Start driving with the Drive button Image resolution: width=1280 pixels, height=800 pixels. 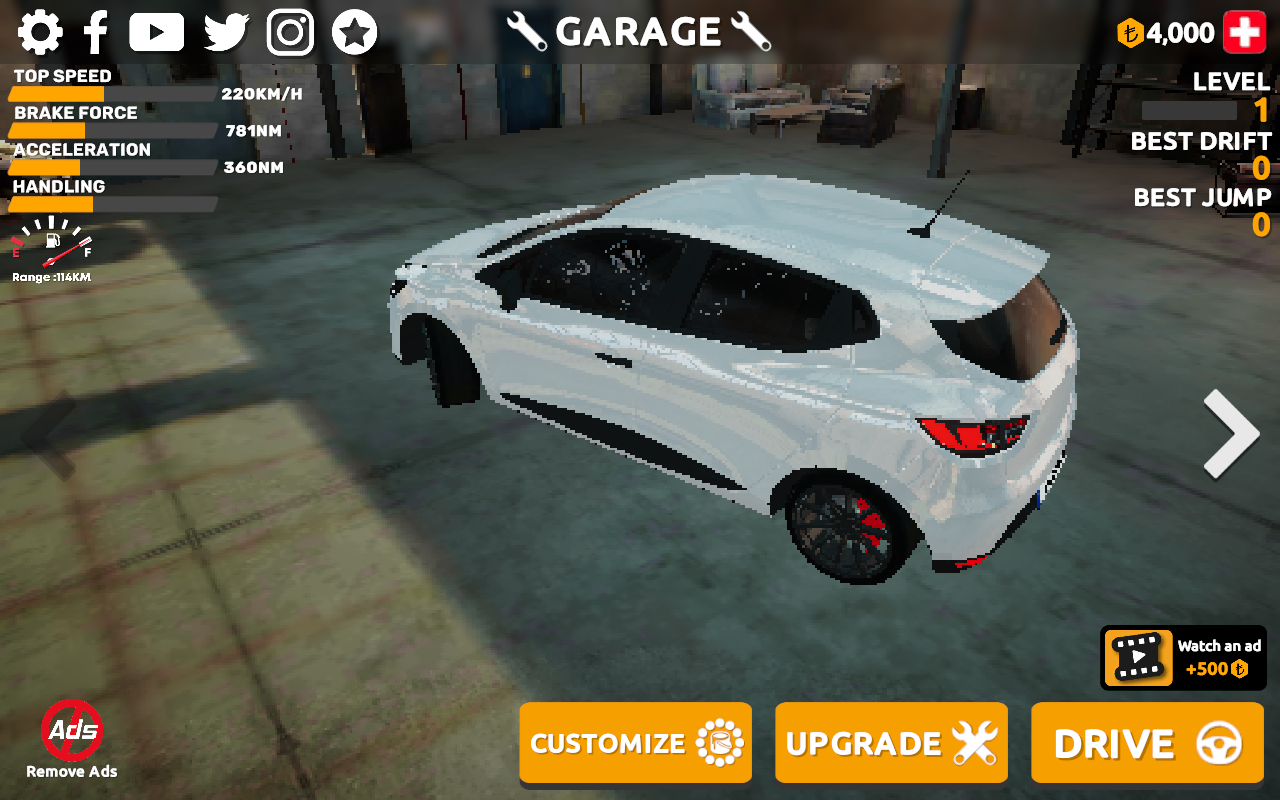pos(1147,743)
